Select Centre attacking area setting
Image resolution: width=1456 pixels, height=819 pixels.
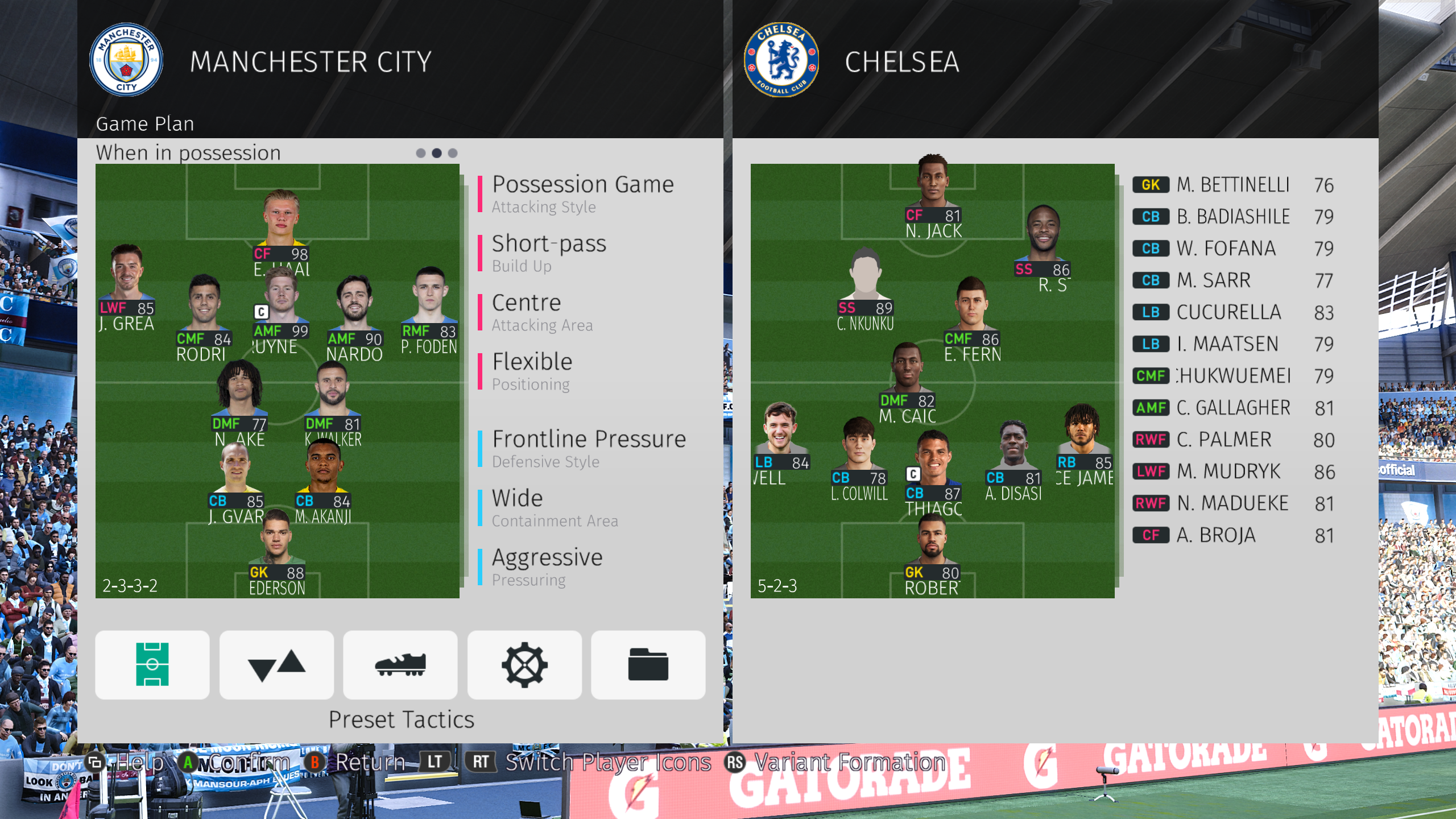pyautogui.click(x=542, y=312)
